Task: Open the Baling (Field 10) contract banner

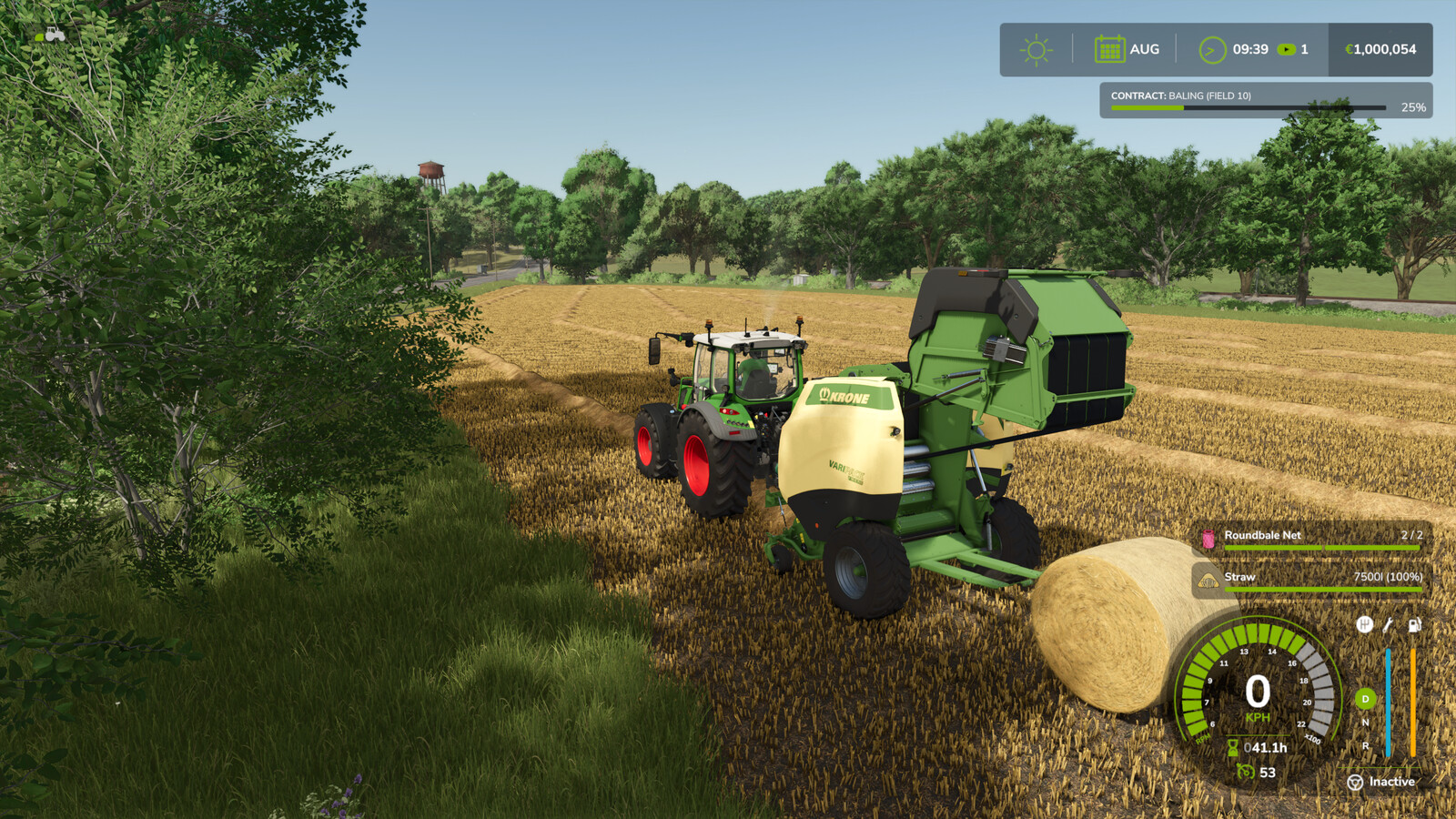Action: pyautogui.click(x=1183, y=94)
